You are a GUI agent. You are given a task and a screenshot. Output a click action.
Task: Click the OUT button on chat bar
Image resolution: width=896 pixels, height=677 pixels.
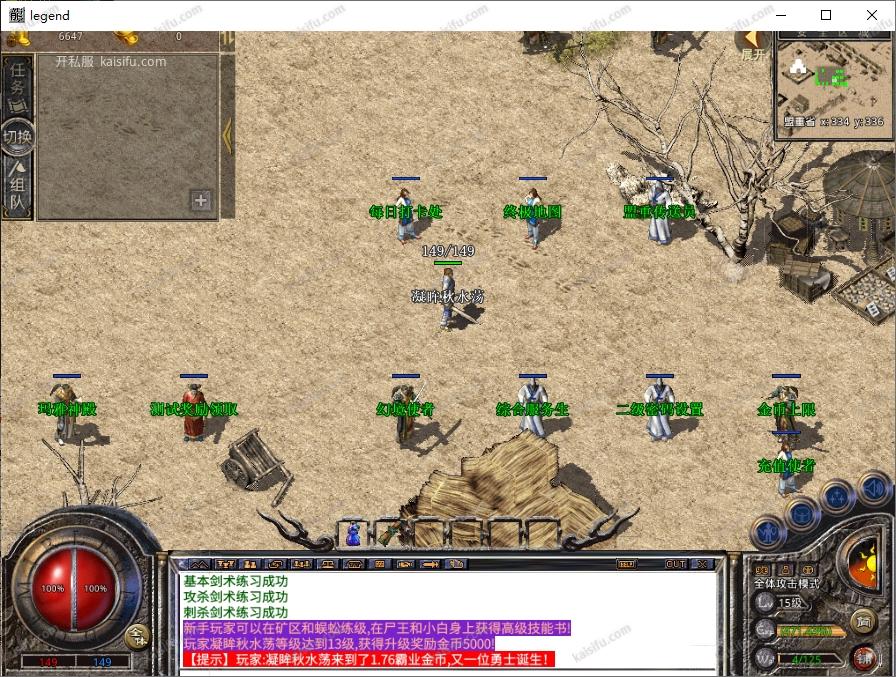[x=676, y=564]
